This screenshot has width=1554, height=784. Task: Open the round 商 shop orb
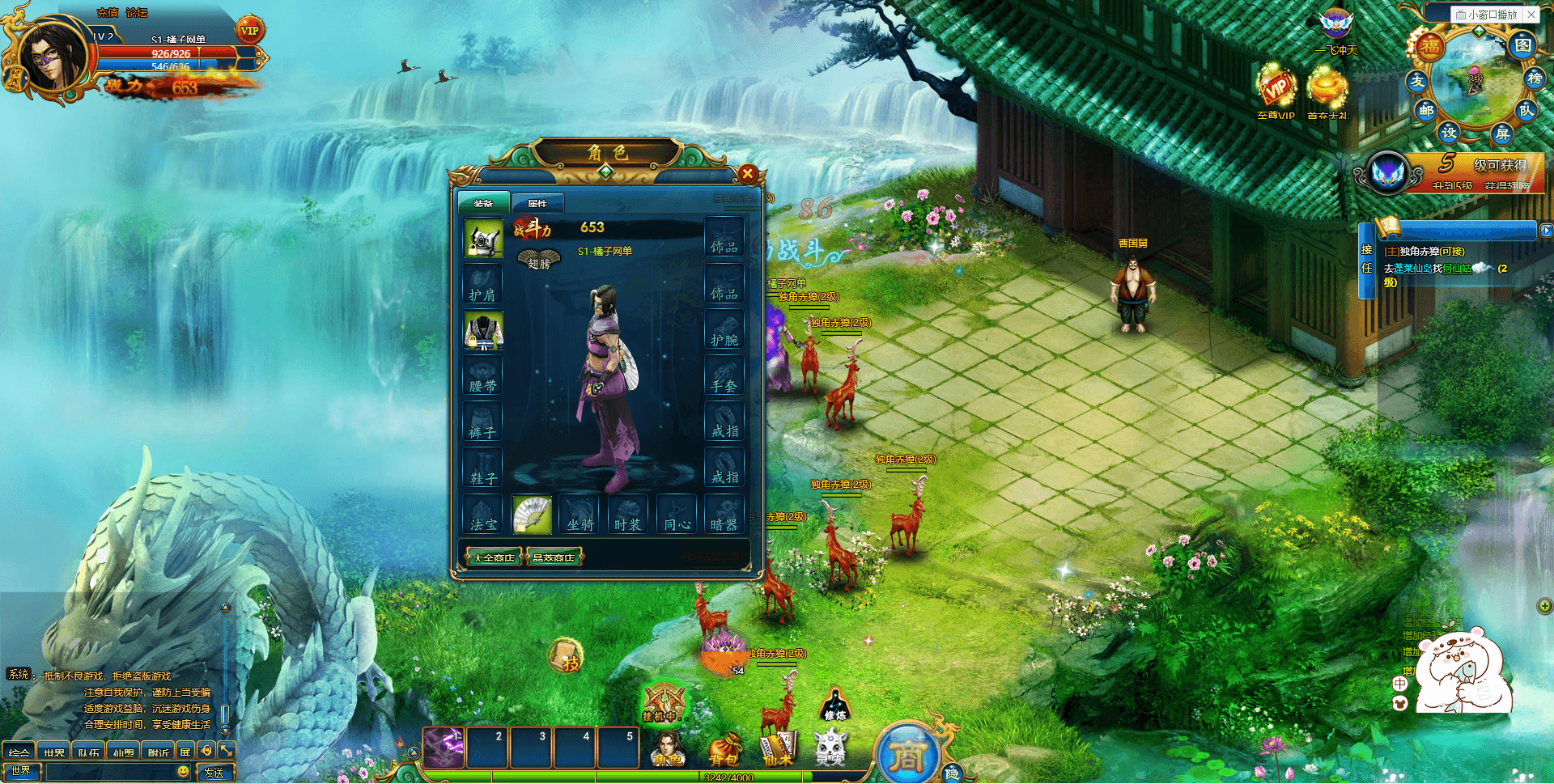pos(907,756)
